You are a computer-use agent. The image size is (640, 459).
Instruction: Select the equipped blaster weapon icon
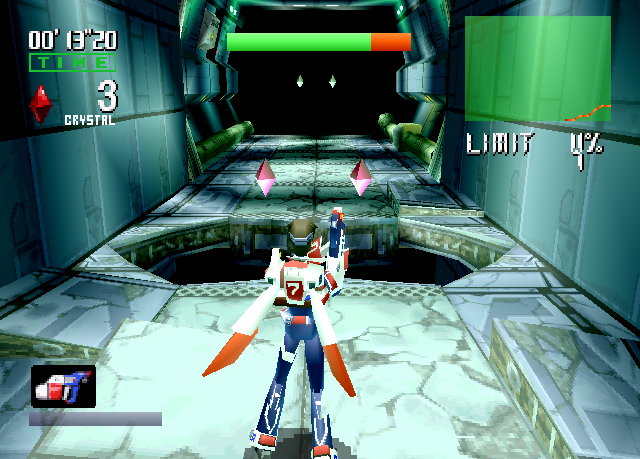tap(63, 386)
